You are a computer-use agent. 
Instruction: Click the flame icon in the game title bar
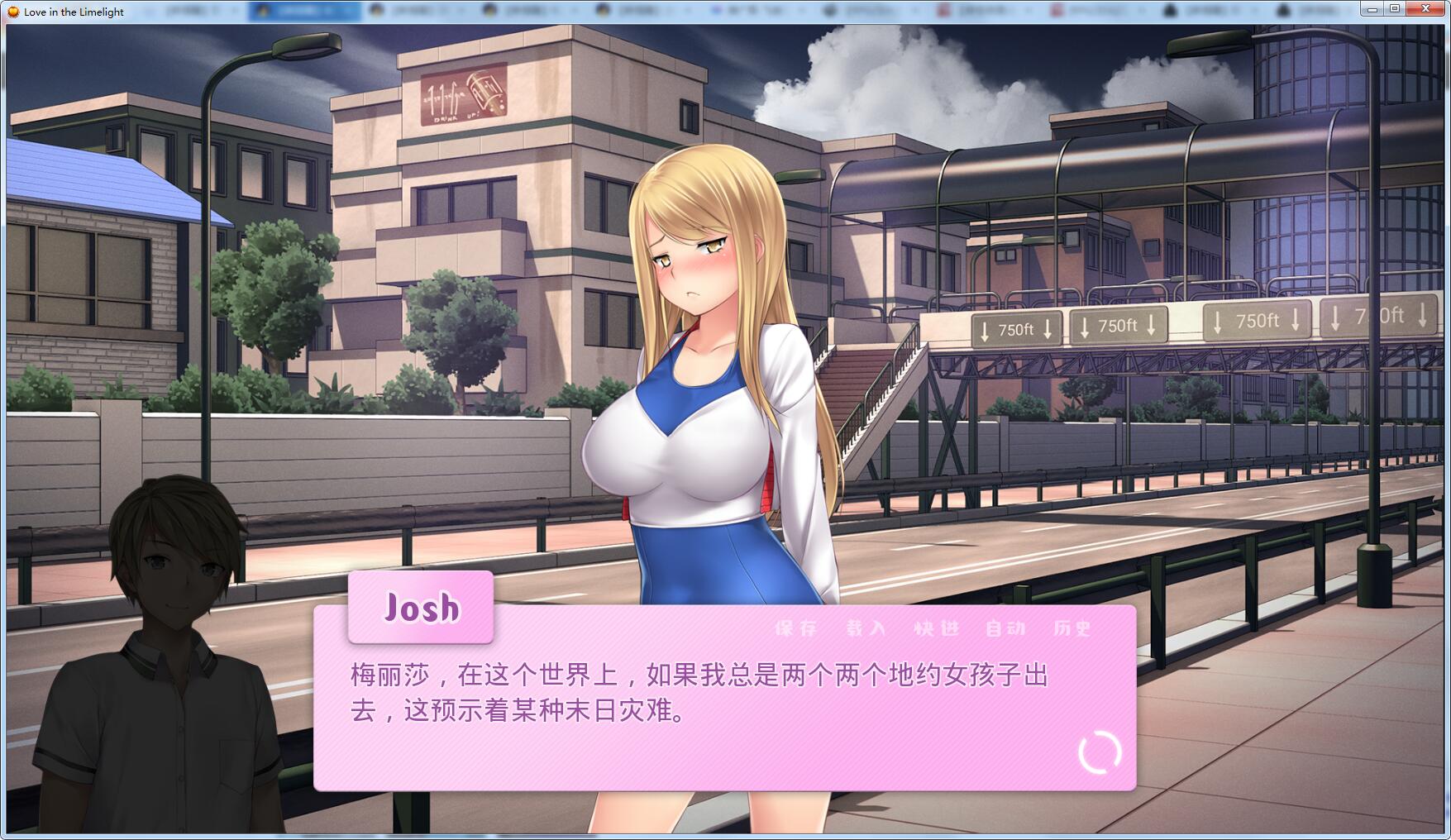tap(13, 9)
